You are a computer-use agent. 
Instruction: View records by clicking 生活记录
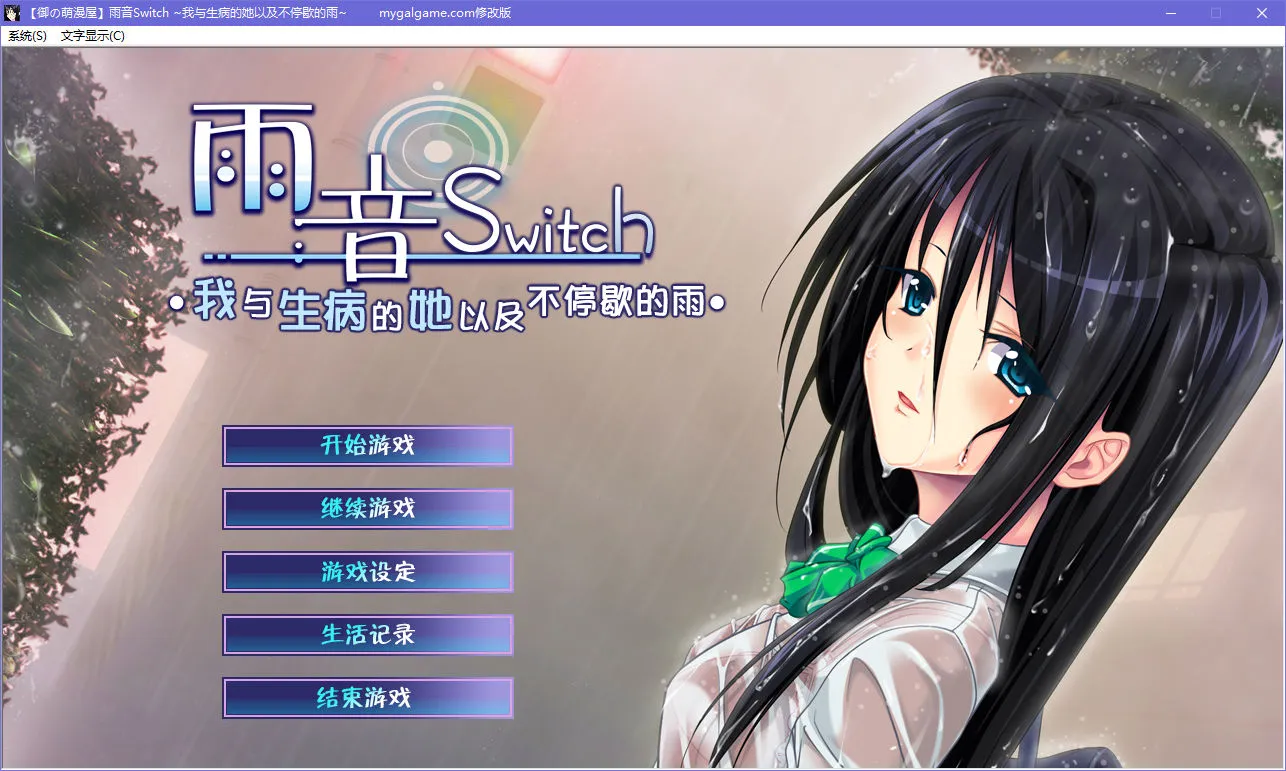367,635
